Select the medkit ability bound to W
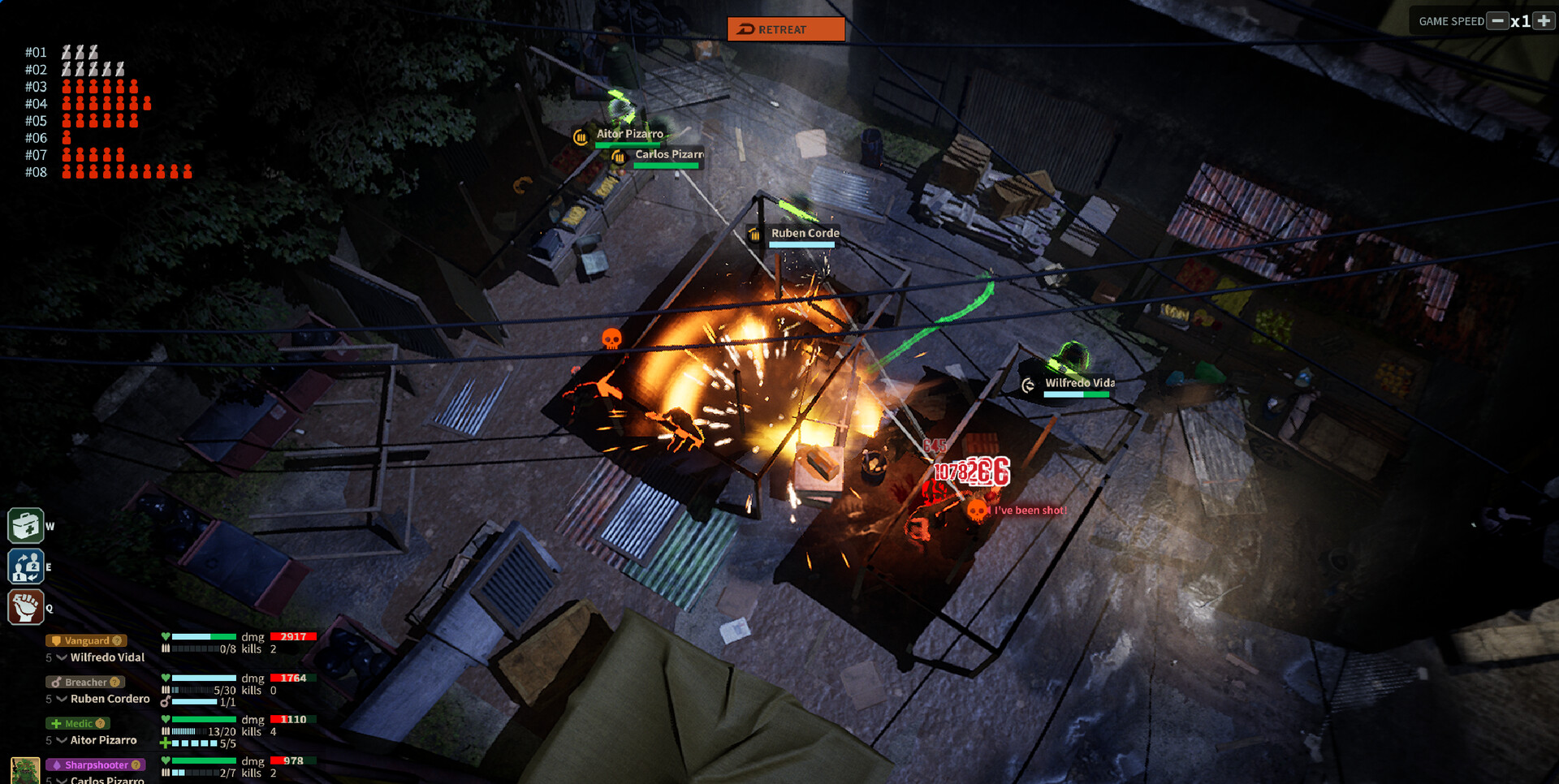The image size is (1559, 784). (x=26, y=526)
